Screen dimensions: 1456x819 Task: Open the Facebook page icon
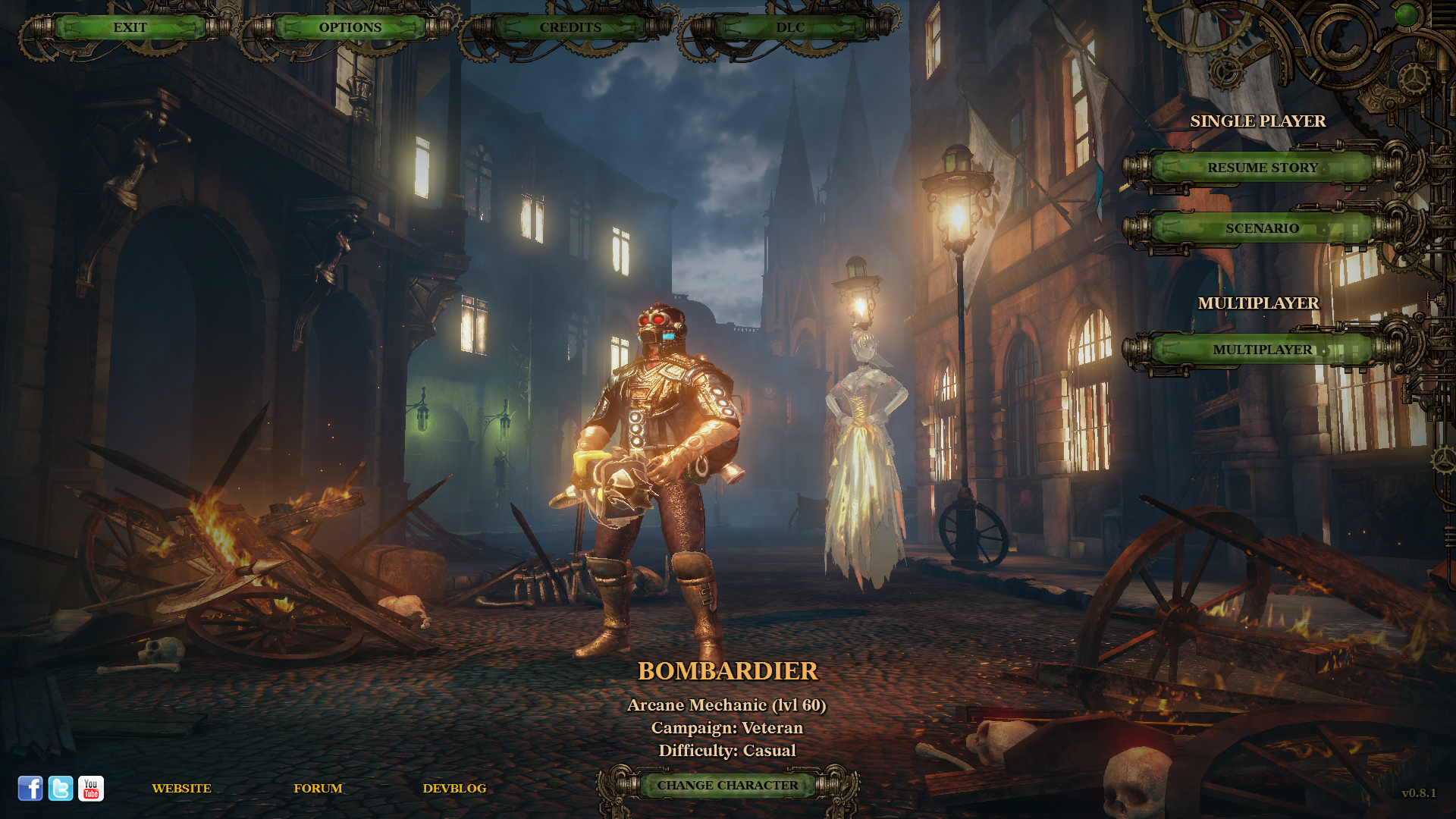click(30, 789)
